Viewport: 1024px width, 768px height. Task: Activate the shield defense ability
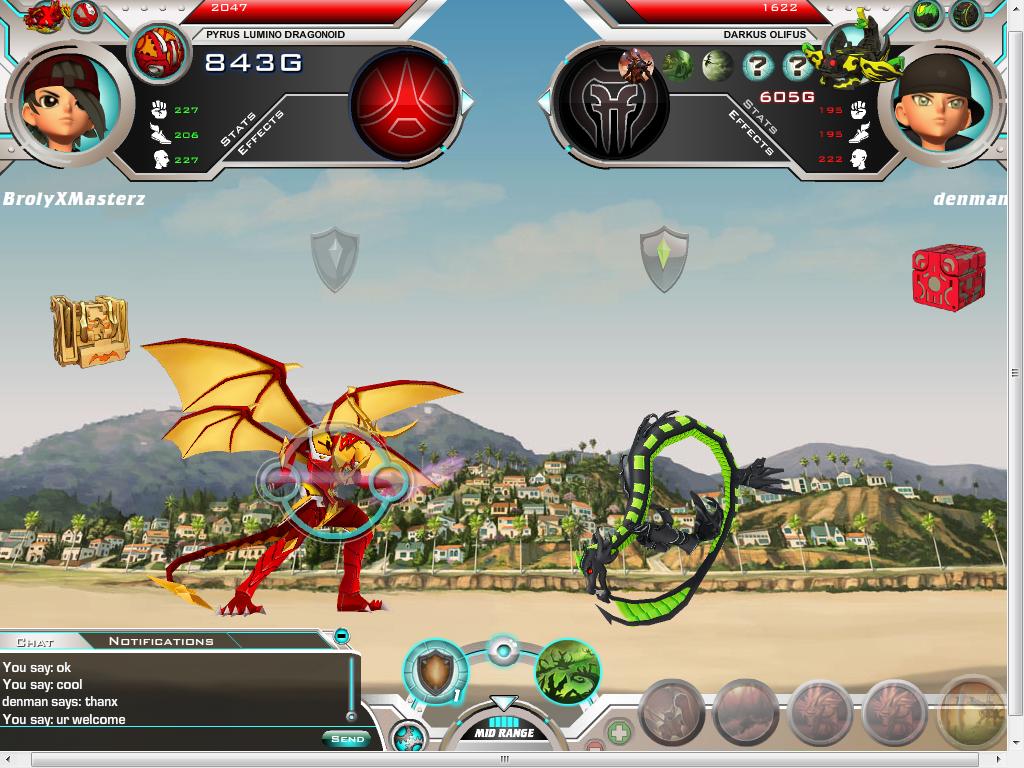pyautogui.click(x=435, y=672)
